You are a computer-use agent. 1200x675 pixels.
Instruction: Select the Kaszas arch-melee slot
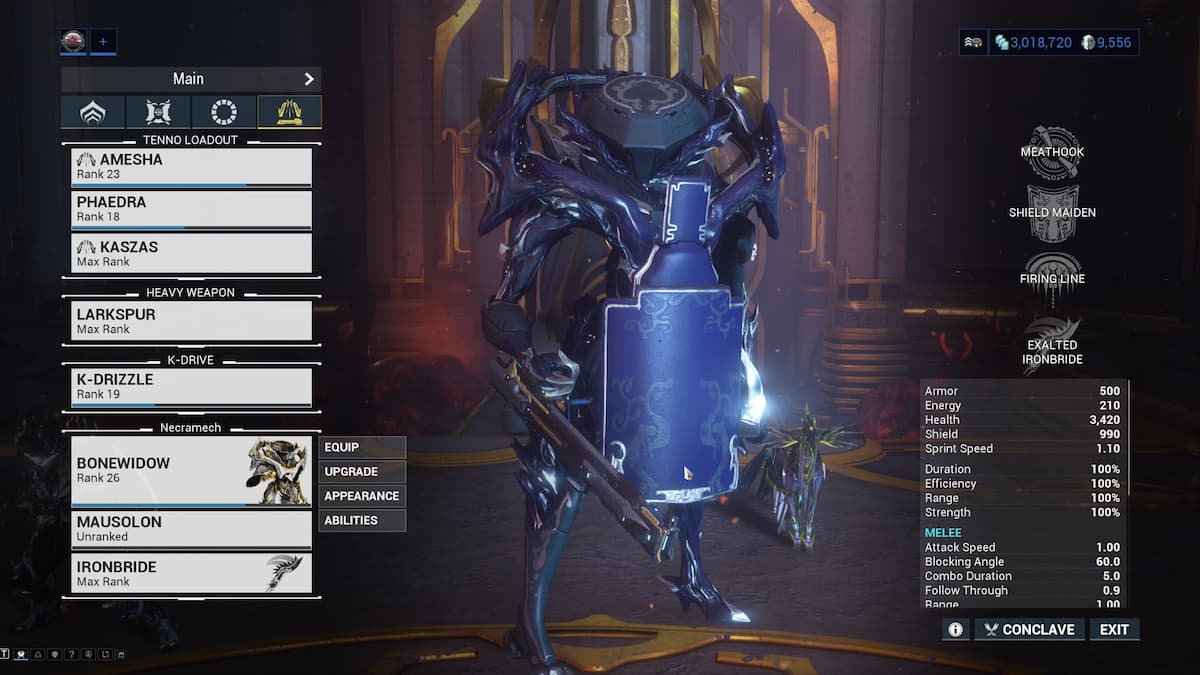tap(191, 253)
